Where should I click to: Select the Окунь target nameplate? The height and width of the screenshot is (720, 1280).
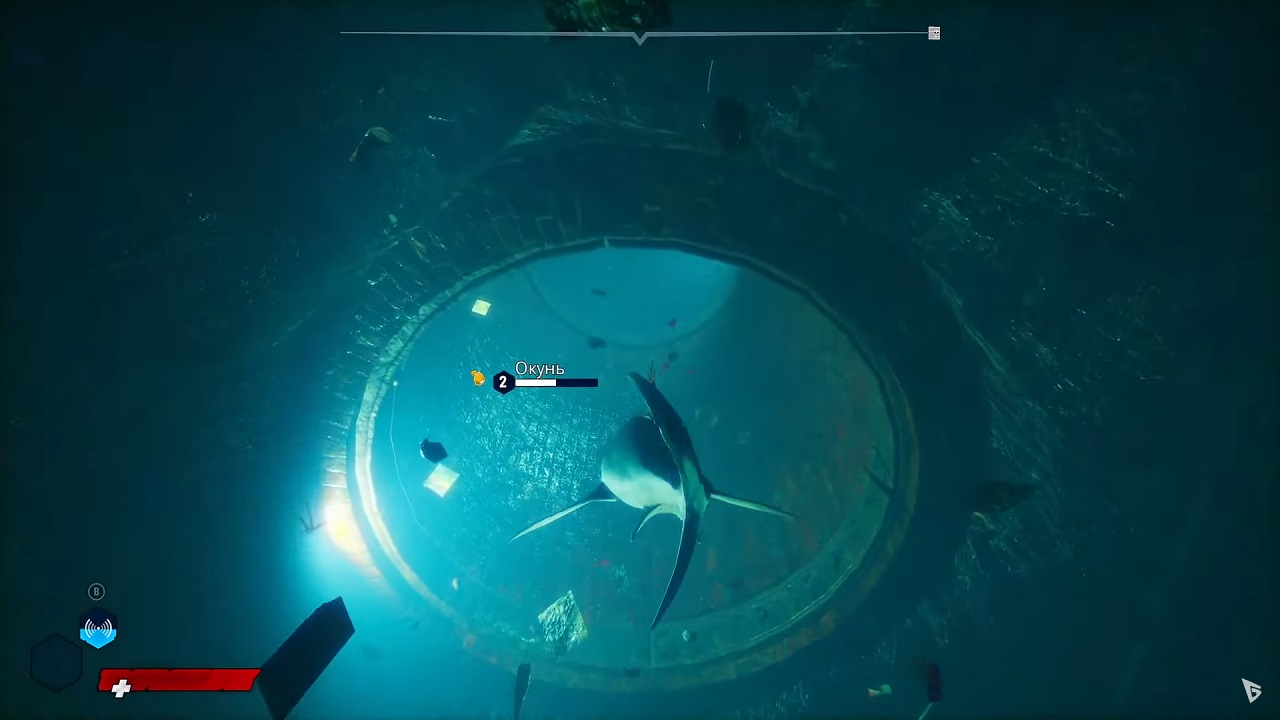pyautogui.click(x=539, y=369)
